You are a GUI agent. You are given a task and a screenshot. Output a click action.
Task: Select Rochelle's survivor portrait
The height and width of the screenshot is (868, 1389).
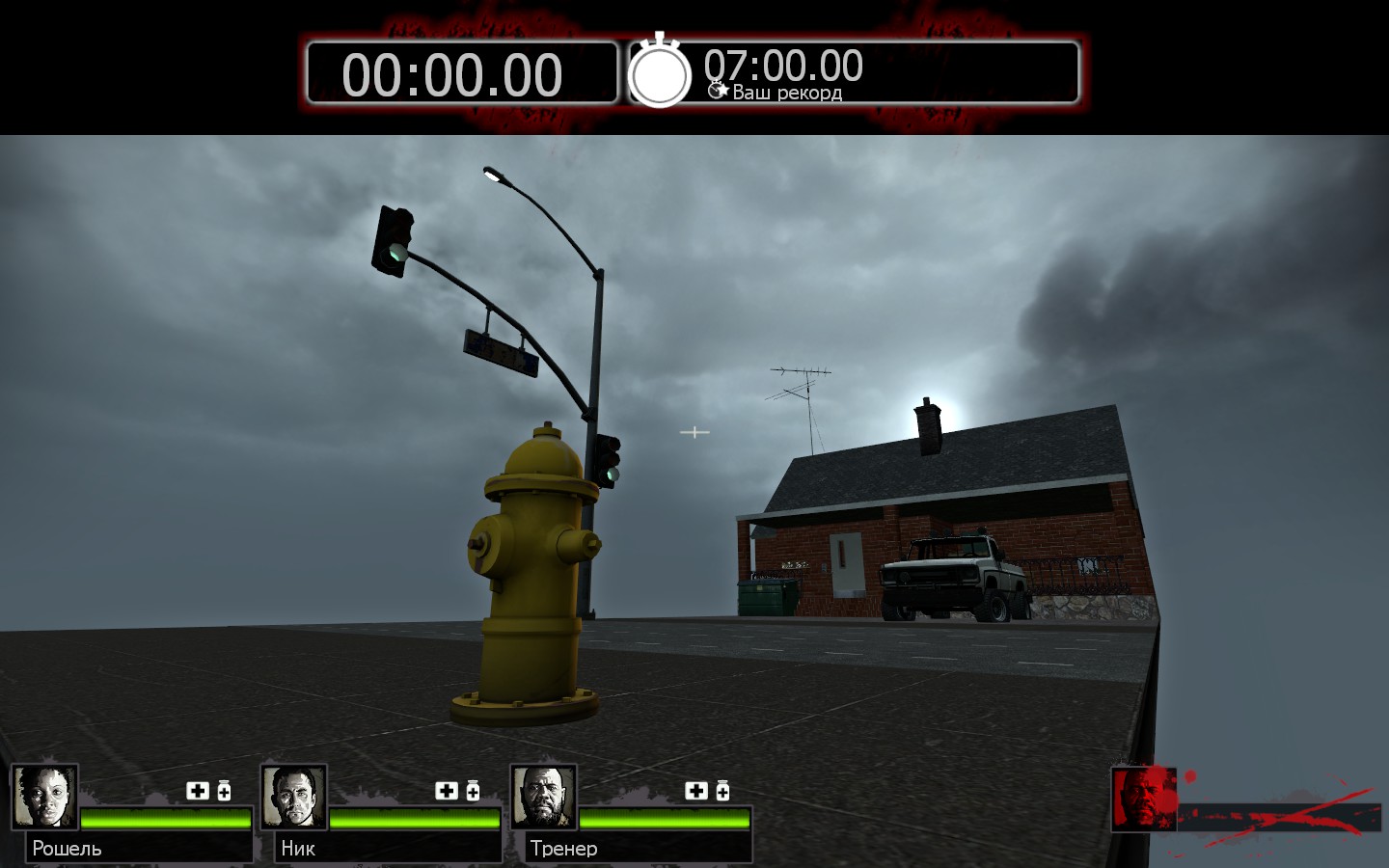pyautogui.click(x=44, y=797)
